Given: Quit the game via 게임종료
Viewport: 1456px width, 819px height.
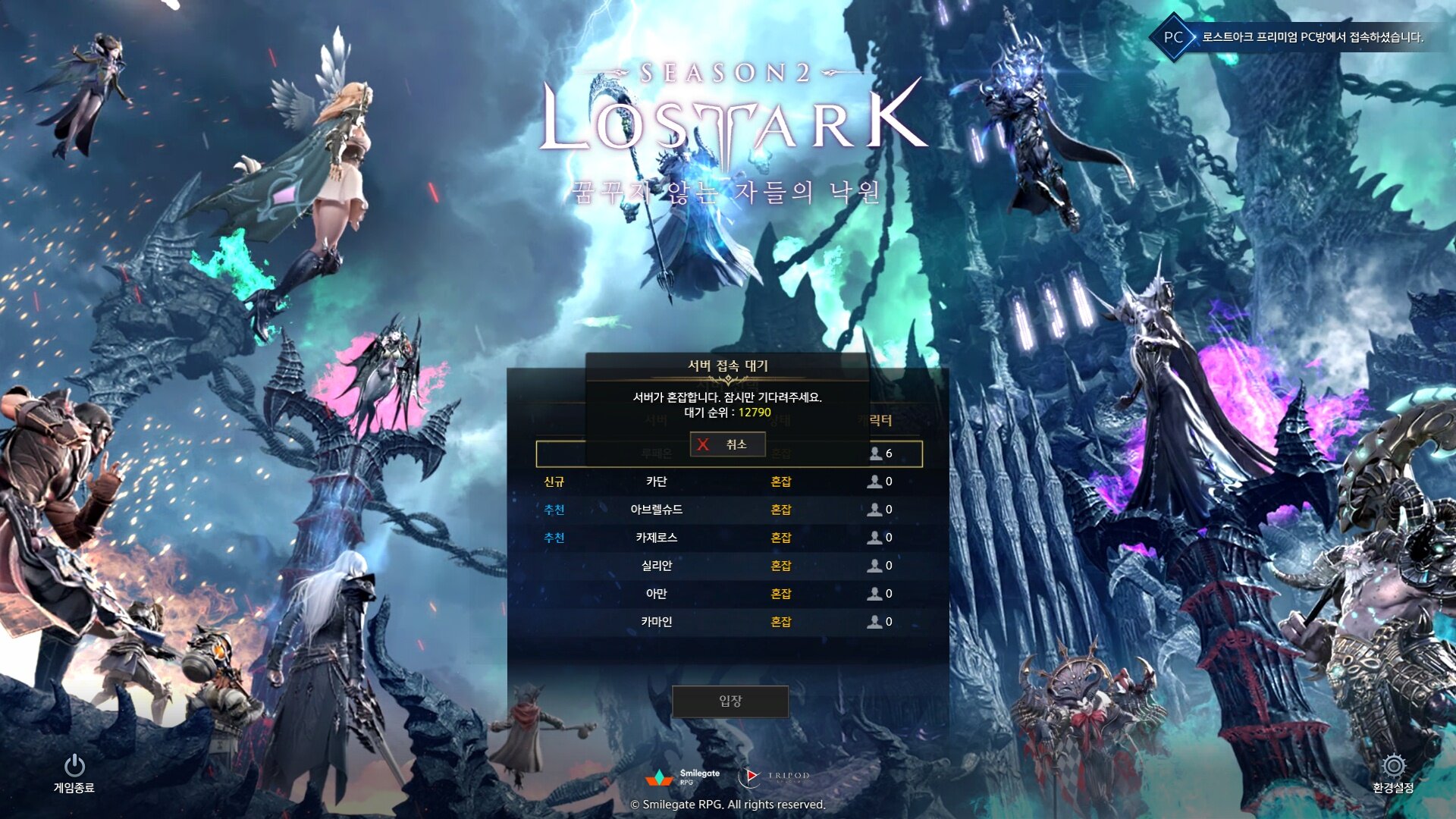Looking at the screenshot, I should tap(74, 772).
